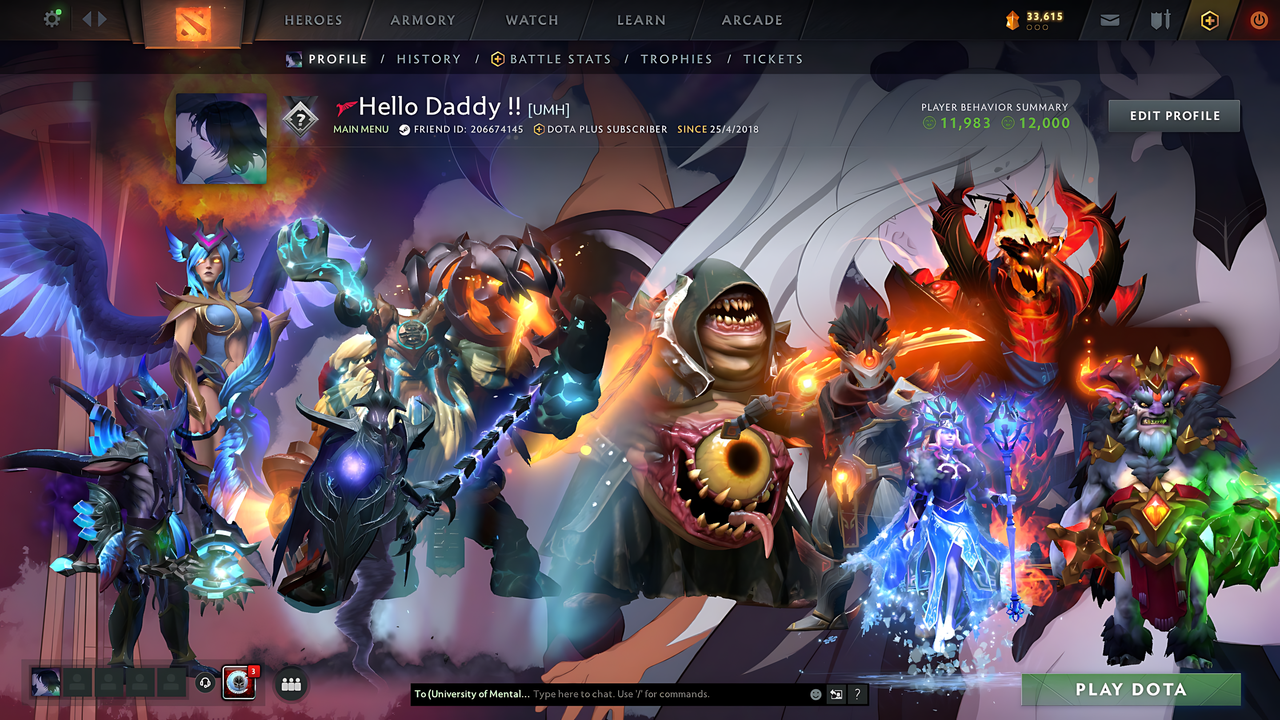
Task: Open the BATTLE STATS tab
Action: (x=560, y=59)
